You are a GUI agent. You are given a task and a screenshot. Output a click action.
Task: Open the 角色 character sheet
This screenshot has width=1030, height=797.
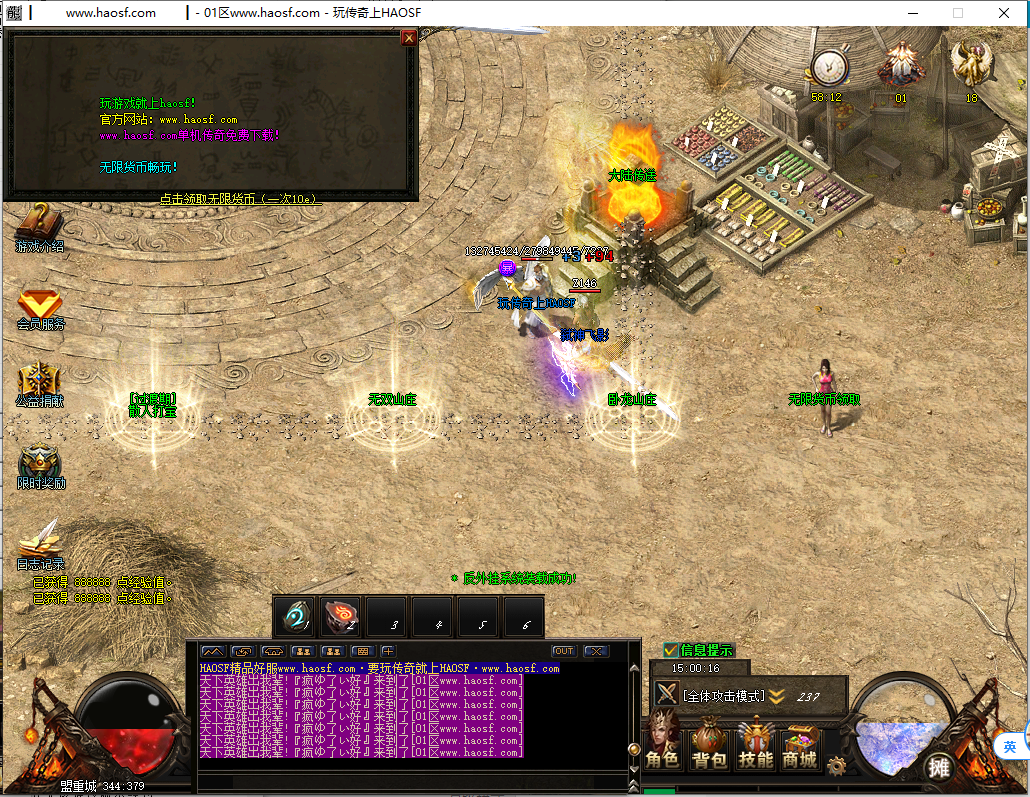pos(663,746)
